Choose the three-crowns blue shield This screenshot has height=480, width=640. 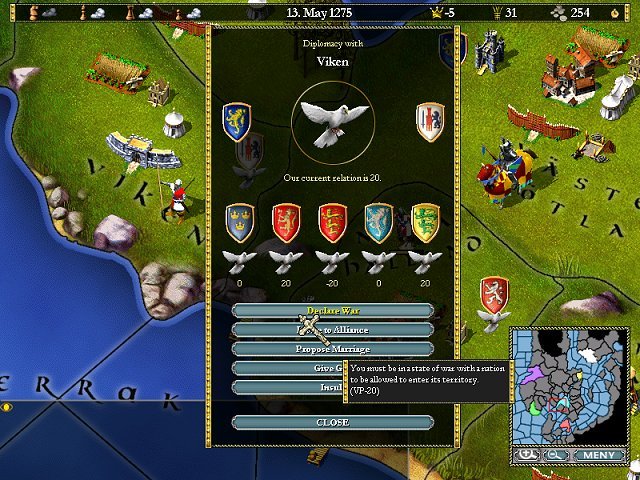[x=240, y=223]
